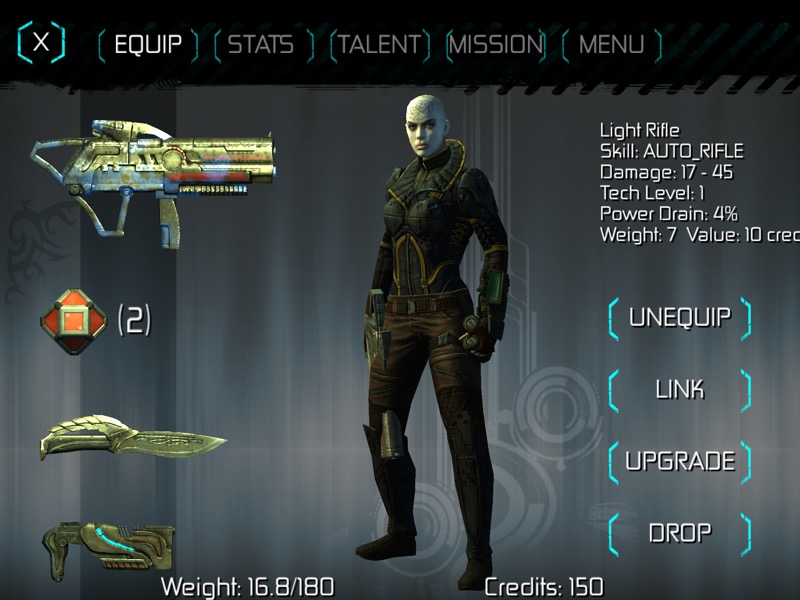Click the LINK button
The width and height of the screenshot is (800, 600).
coord(679,389)
